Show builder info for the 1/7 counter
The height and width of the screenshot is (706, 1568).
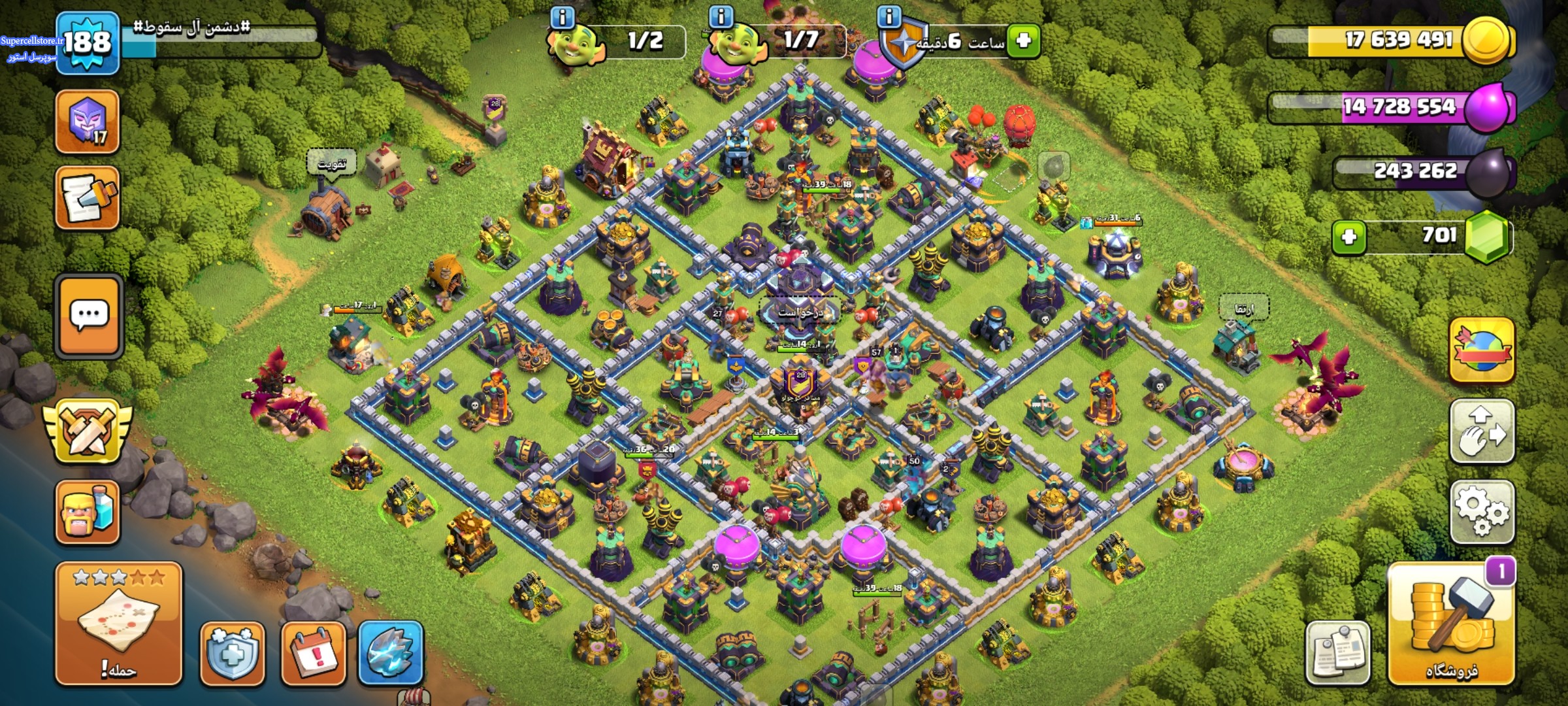721,17
